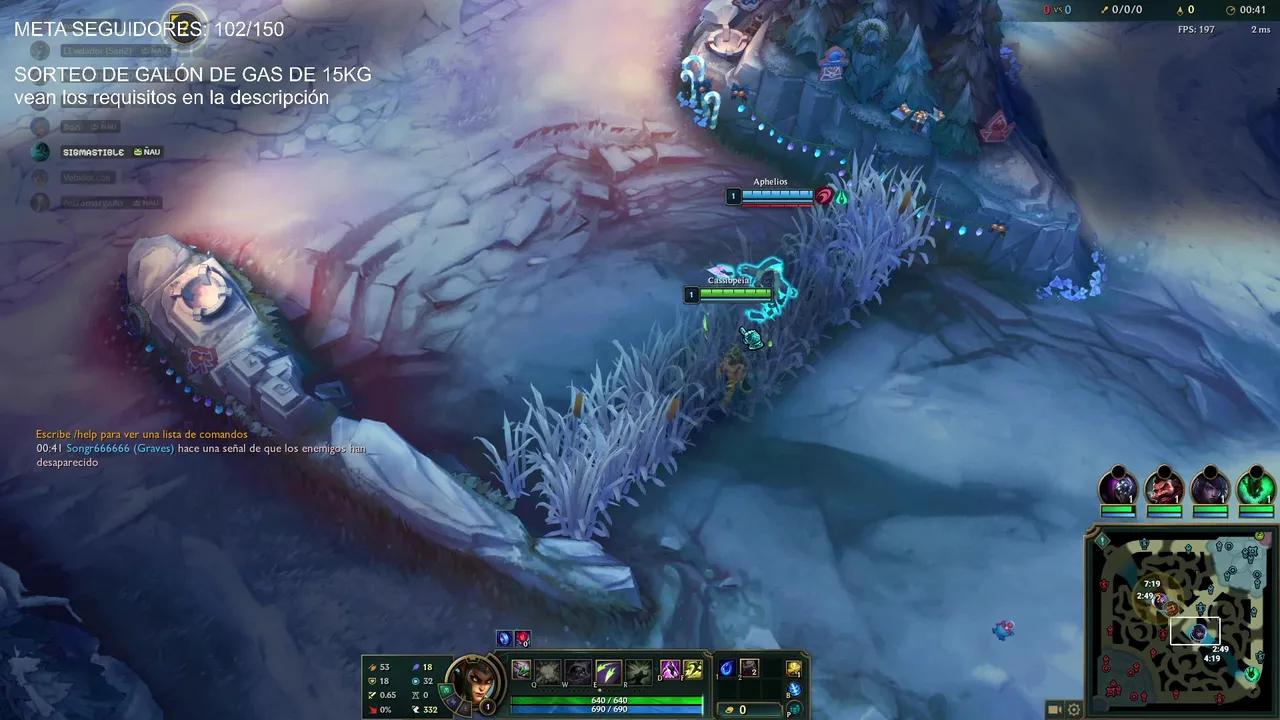Click the white camera view box on the minimap
The image size is (1280, 720).
(1194, 629)
